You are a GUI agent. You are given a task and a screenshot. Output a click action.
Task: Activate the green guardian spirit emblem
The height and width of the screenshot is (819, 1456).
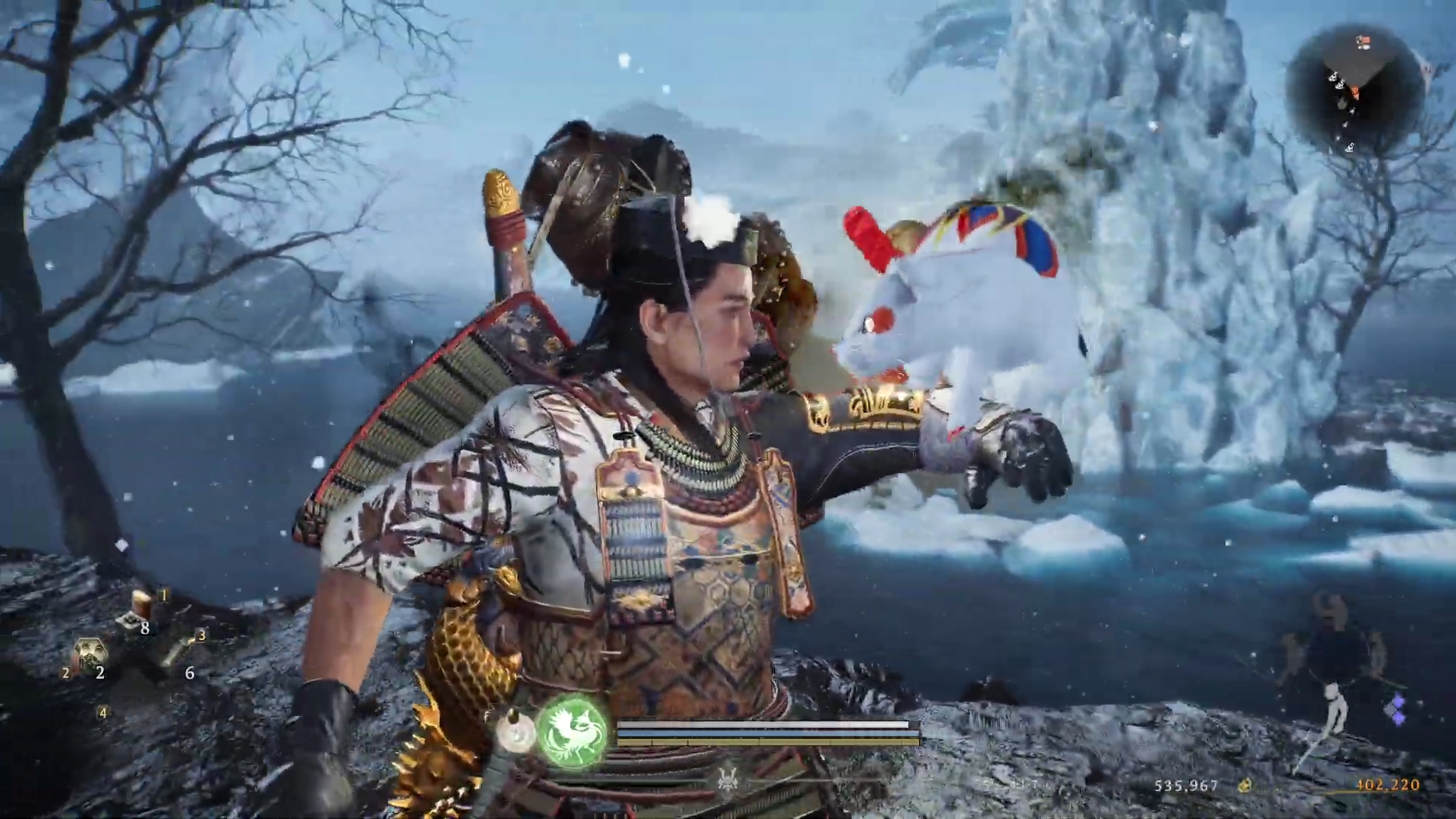tap(573, 733)
